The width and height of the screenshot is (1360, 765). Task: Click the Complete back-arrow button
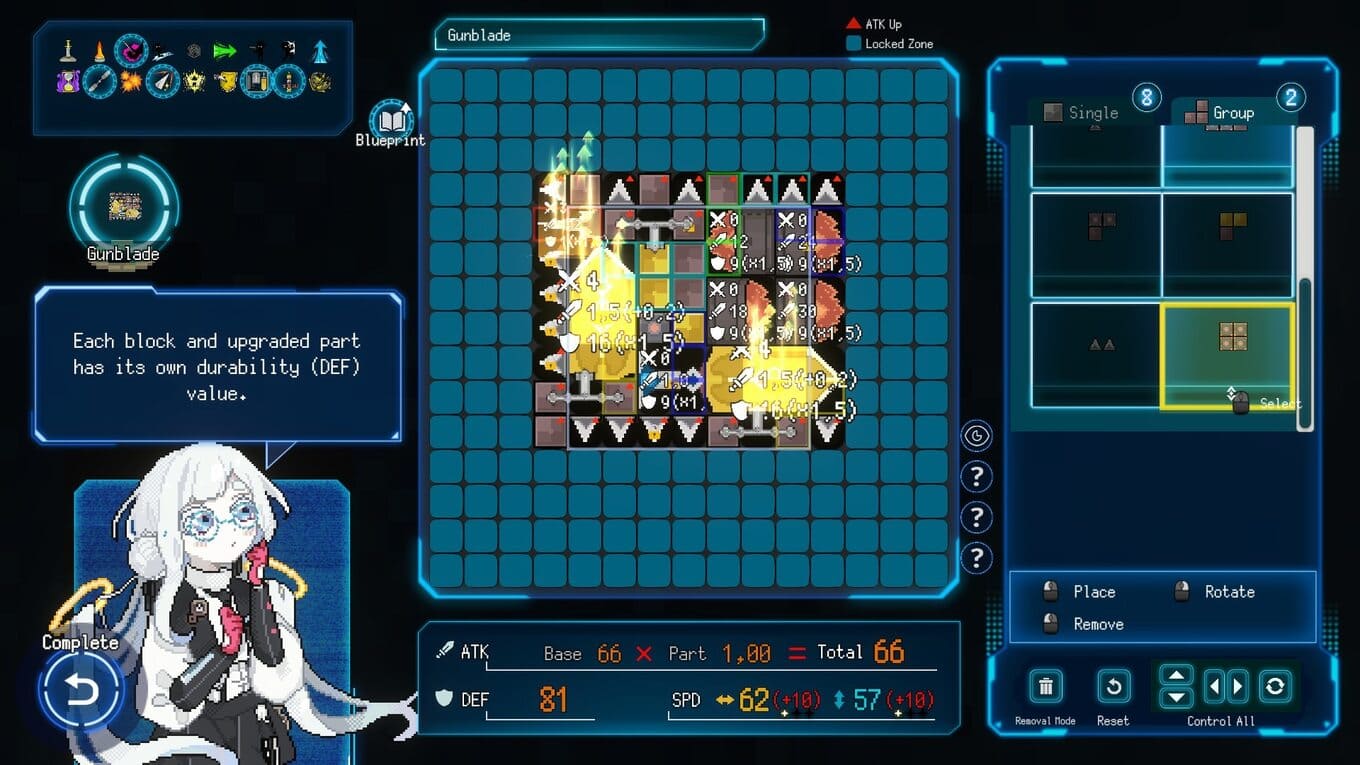click(x=81, y=690)
